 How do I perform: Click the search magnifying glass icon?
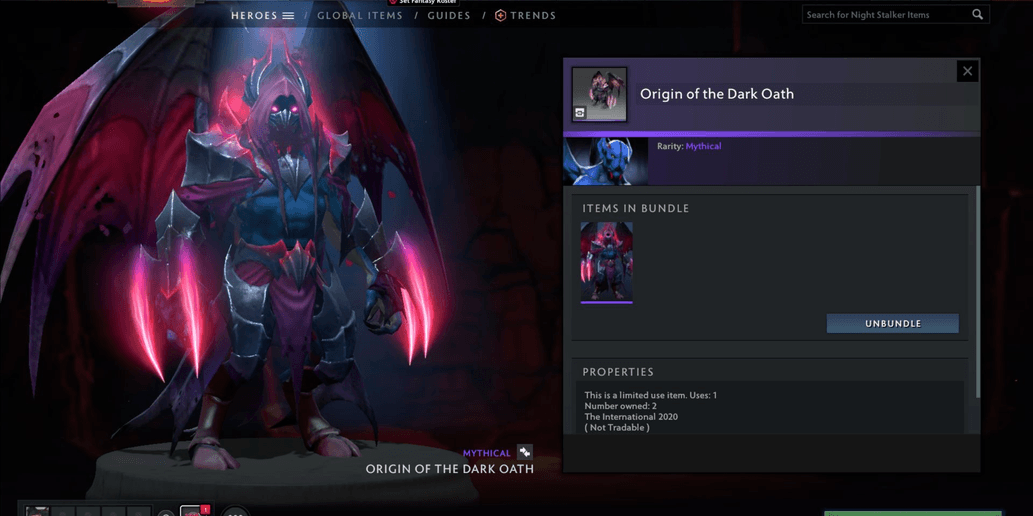pos(978,15)
